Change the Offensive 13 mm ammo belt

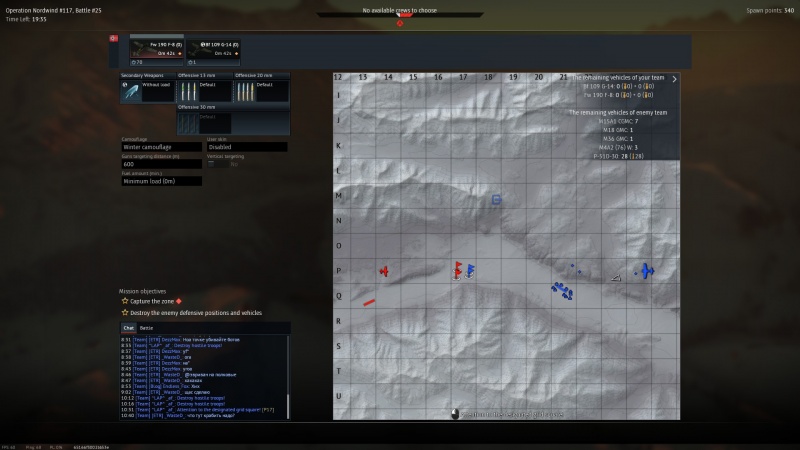pos(204,91)
